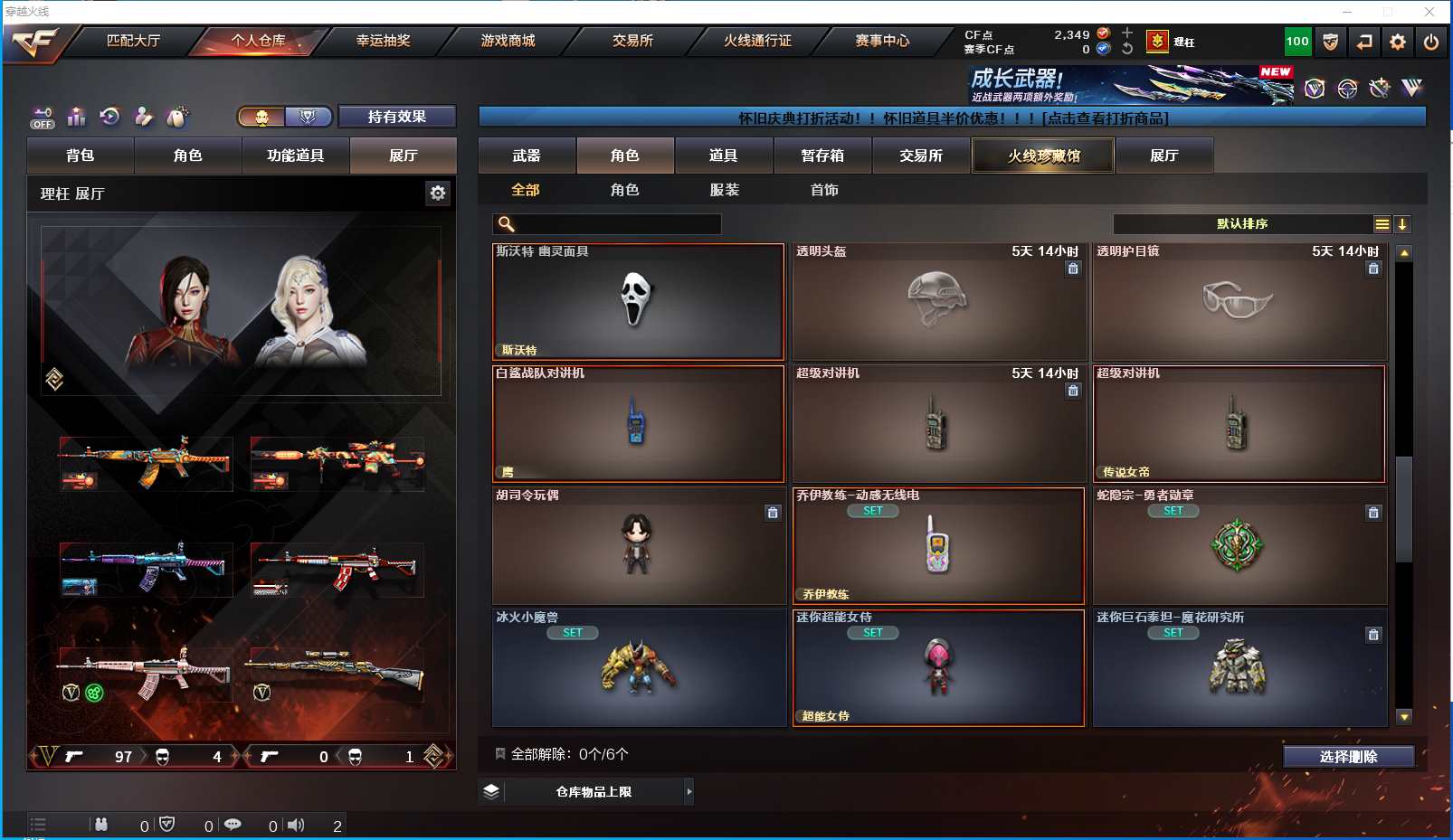This screenshot has height=840, width=1453.
Task: Select the 武器 warehouse tab
Action: click(x=527, y=156)
